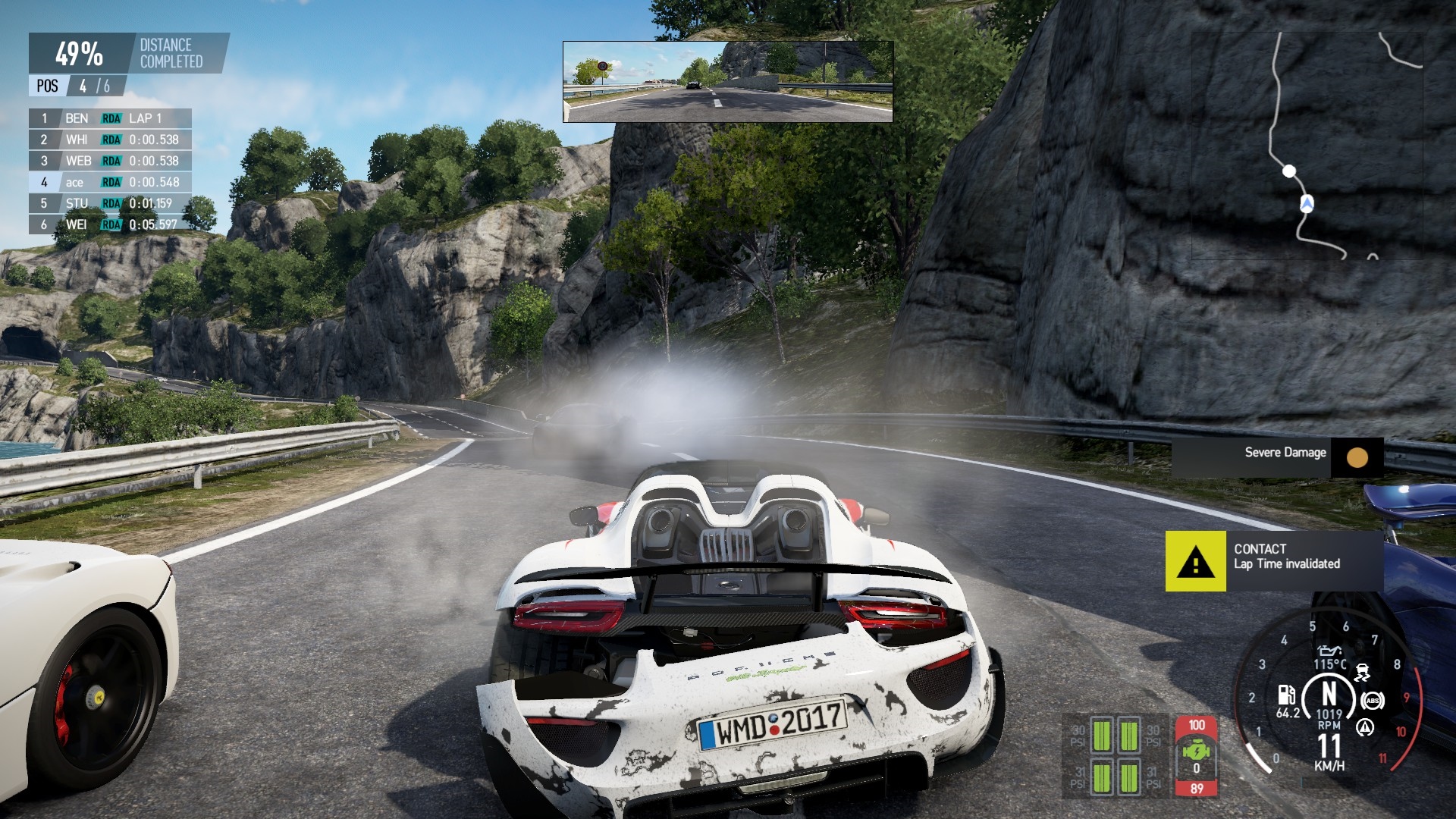Select WHI's row in the standings
Image resolution: width=1456 pixels, height=819 pixels.
(110, 140)
